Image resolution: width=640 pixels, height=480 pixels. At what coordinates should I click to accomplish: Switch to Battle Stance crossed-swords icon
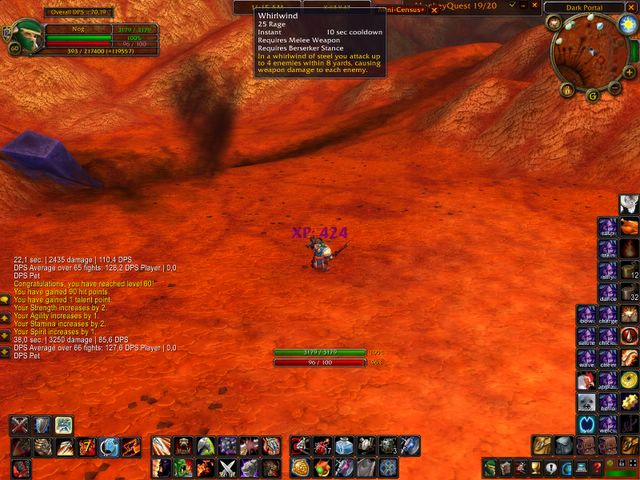[19, 425]
